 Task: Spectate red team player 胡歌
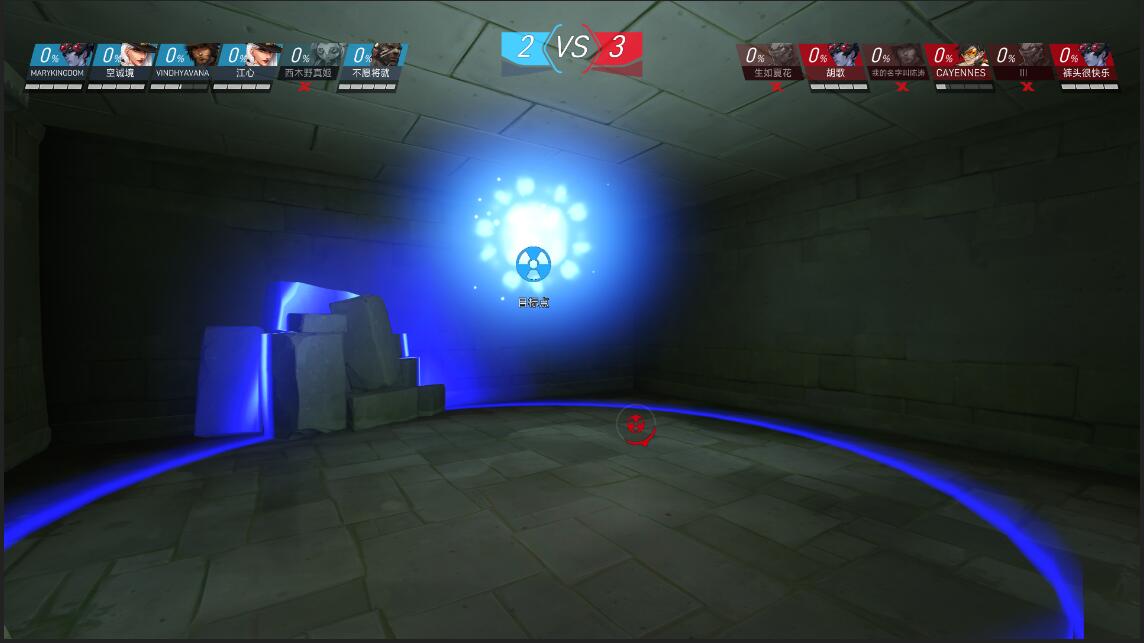coord(835,62)
